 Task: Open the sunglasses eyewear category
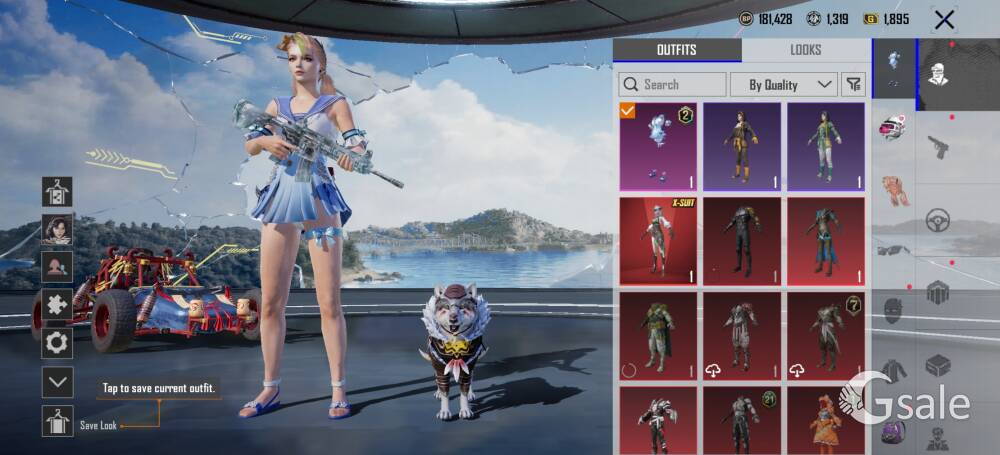(x=893, y=250)
